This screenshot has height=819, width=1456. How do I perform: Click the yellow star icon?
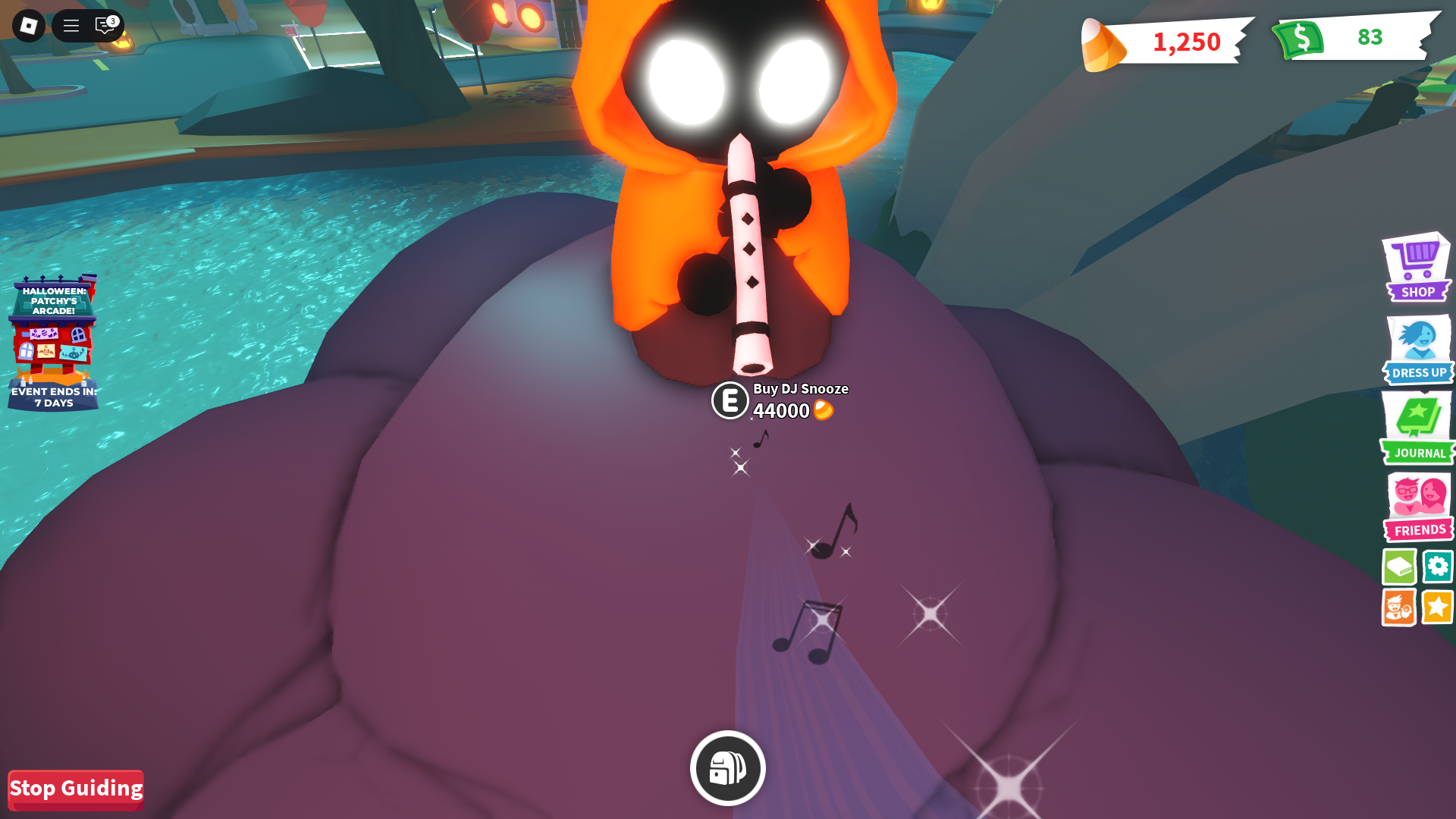(1437, 607)
